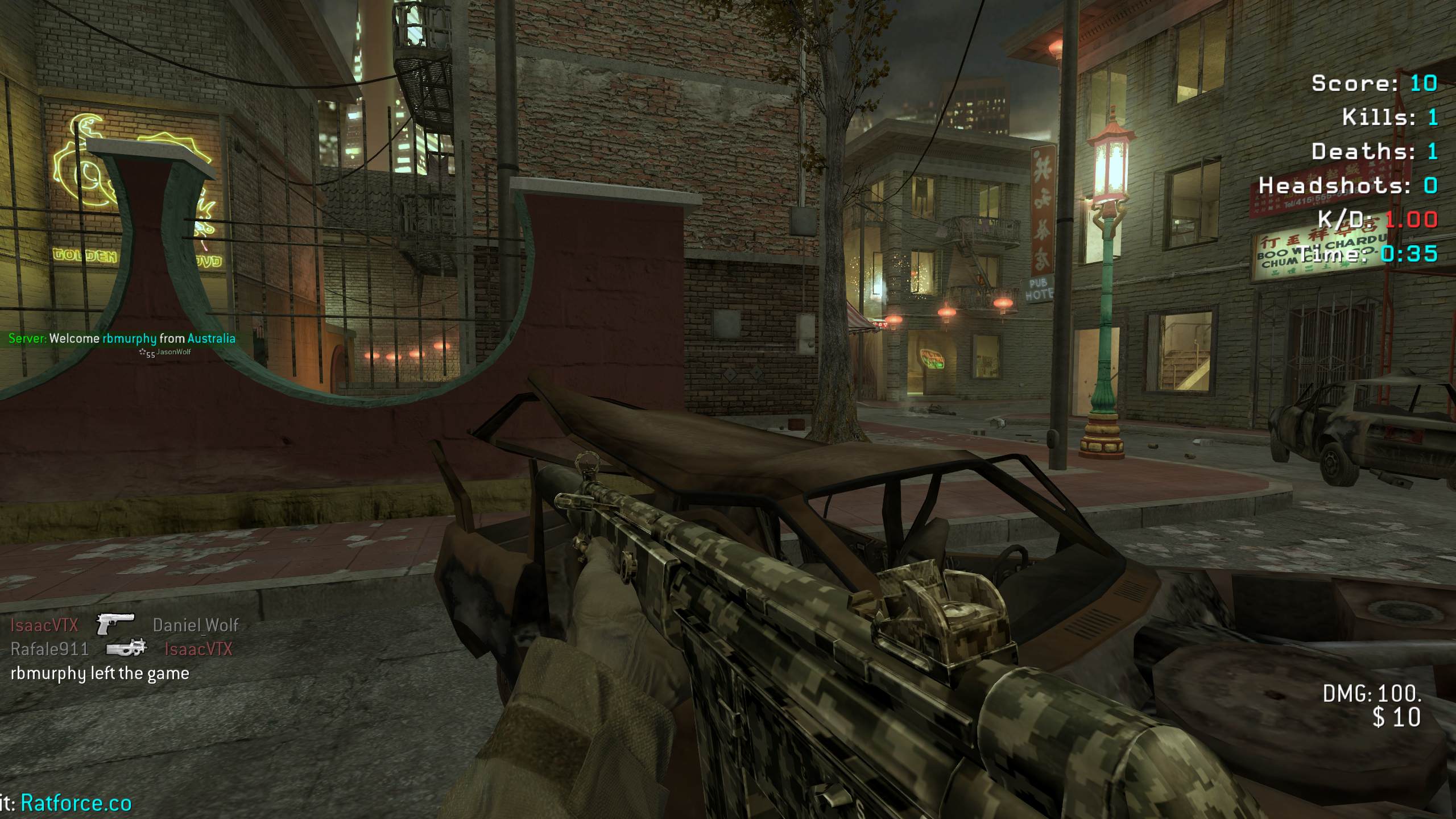
Task: Click the P90 killfeed weapon icon
Action: [x=127, y=648]
